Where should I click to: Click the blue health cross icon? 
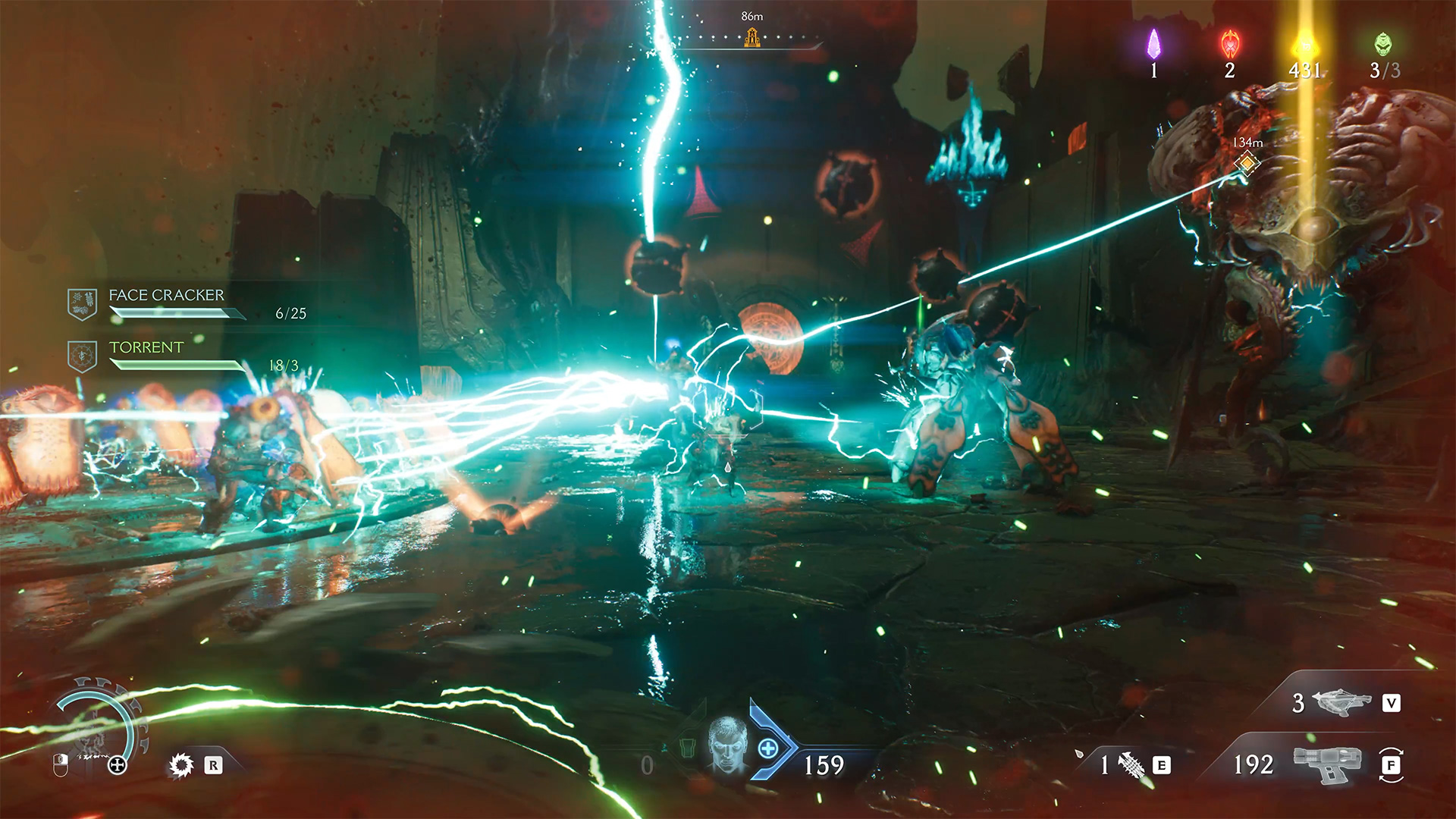[767, 748]
